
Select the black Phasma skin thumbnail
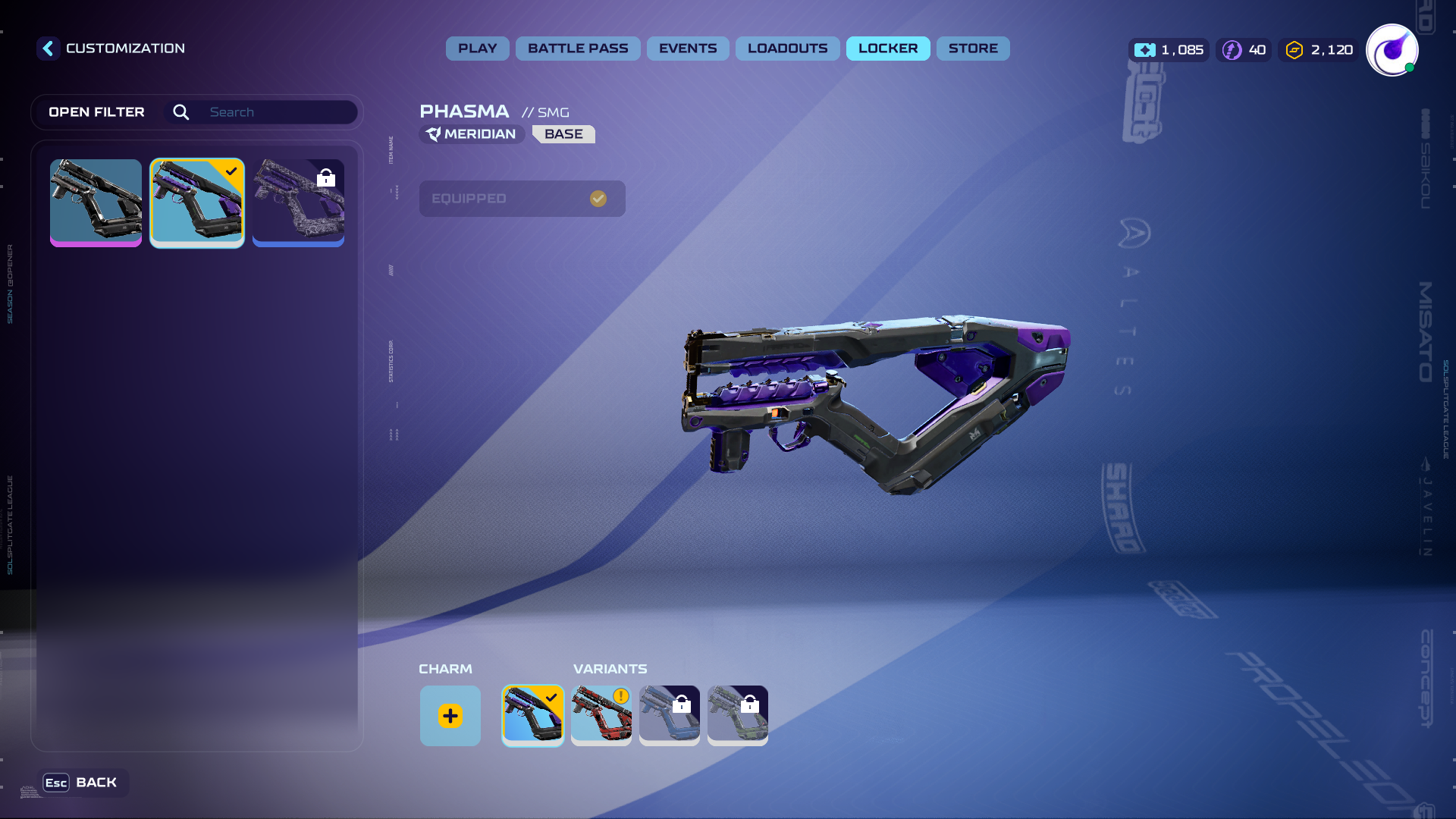(96, 202)
